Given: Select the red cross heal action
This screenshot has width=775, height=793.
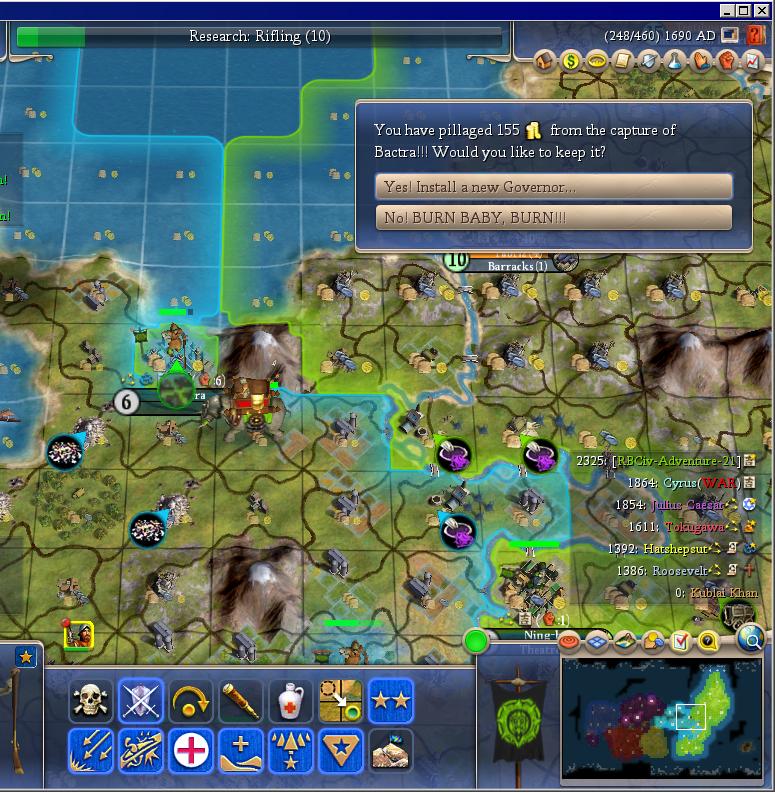Looking at the screenshot, I should coord(191,750).
